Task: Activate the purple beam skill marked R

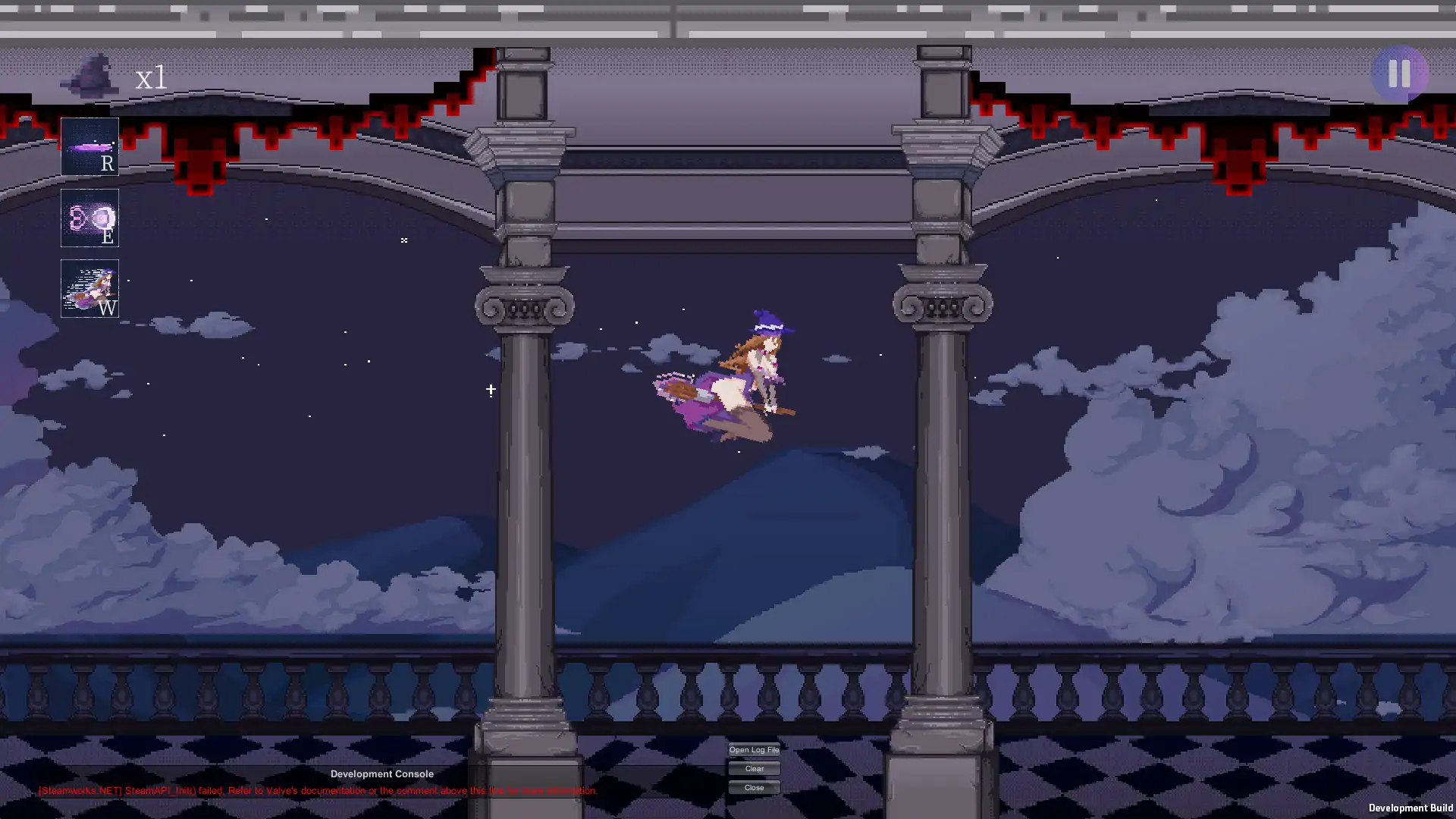Action: tap(89, 146)
